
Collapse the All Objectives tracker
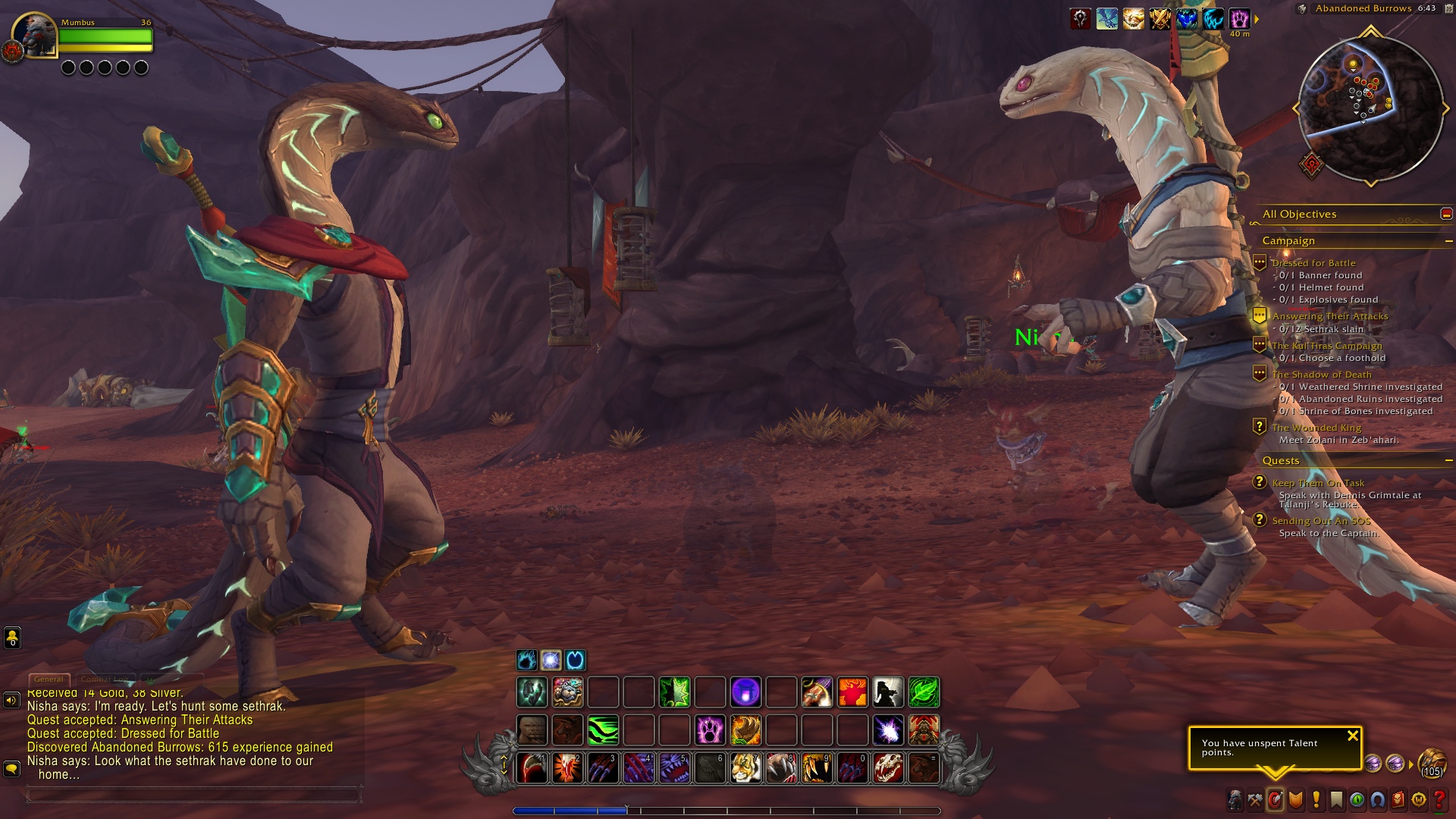coord(1446,215)
